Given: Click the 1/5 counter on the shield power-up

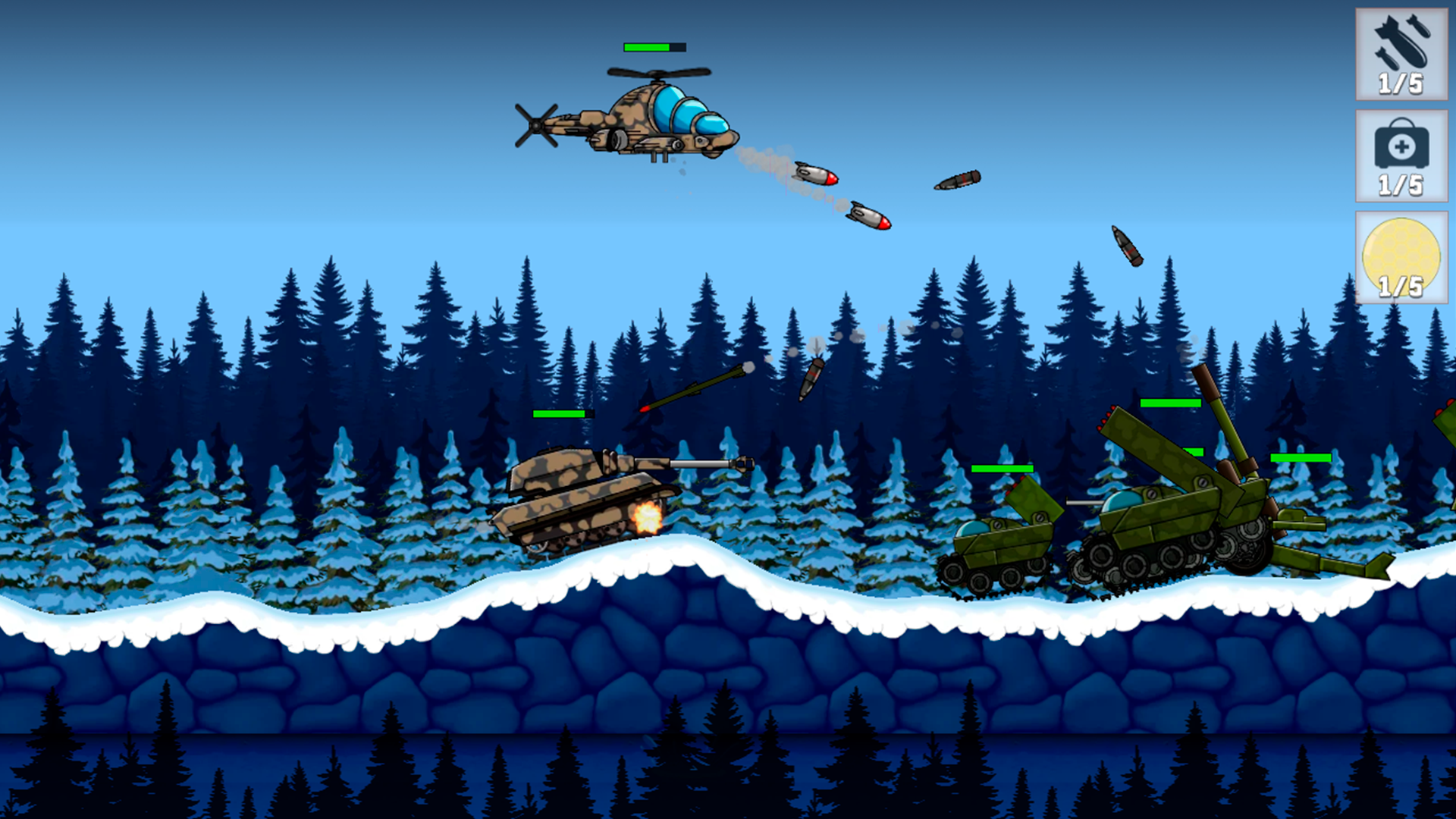Looking at the screenshot, I should coord(1401,288).
